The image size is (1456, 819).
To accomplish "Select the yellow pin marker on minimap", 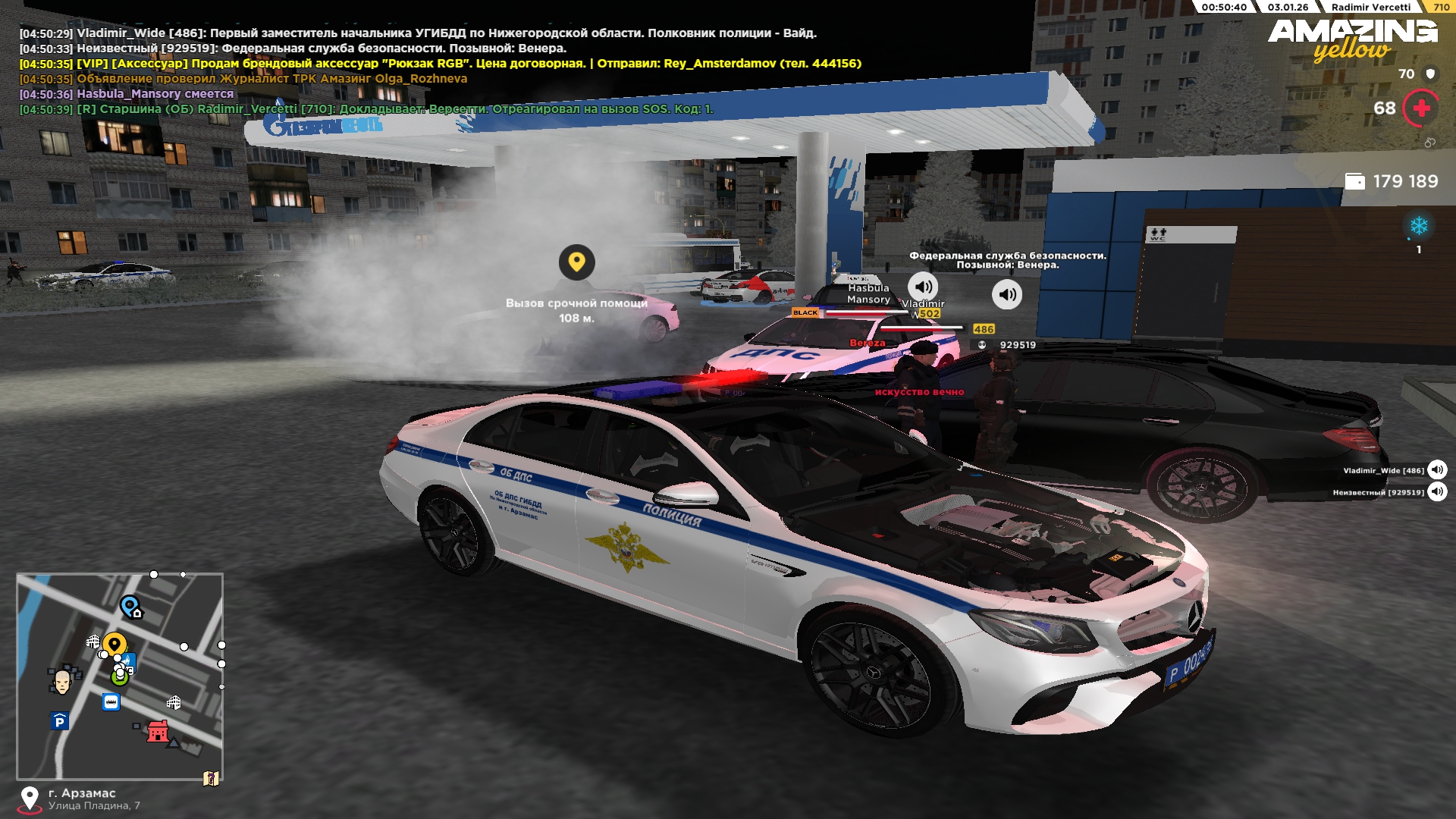I will click(115, 645).
